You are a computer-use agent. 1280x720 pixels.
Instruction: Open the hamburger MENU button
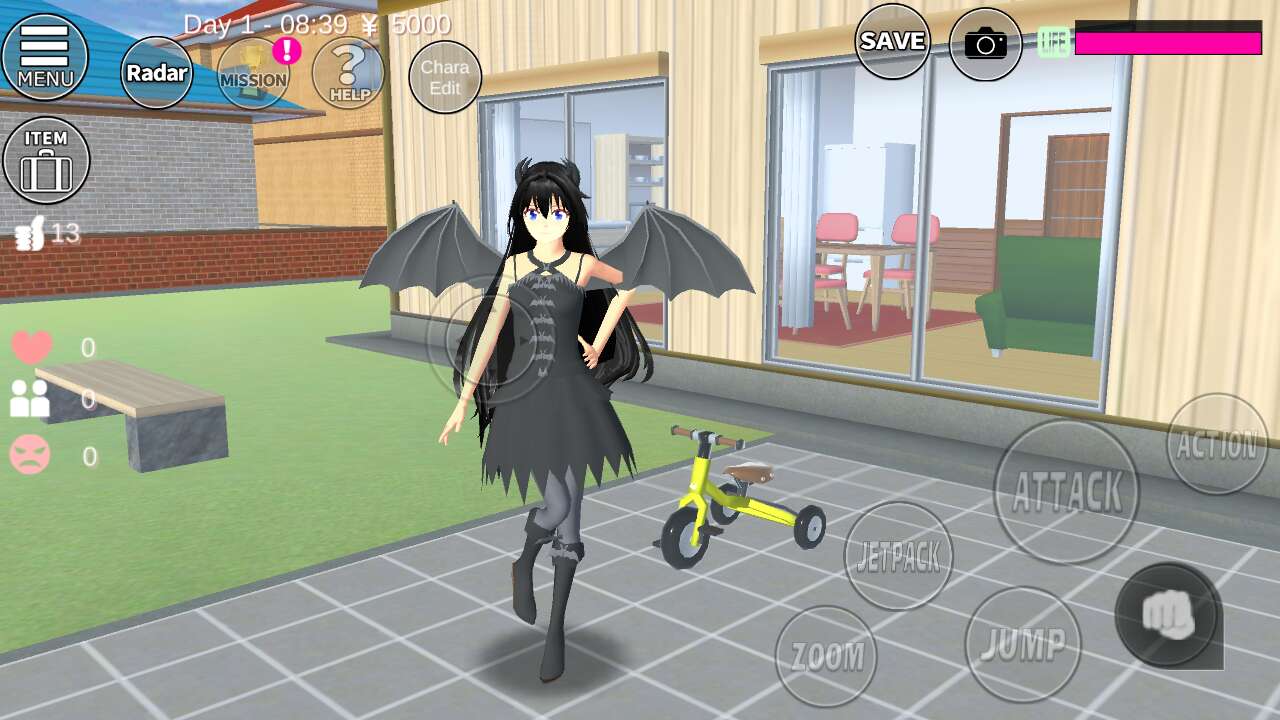[x=45, y=56]
